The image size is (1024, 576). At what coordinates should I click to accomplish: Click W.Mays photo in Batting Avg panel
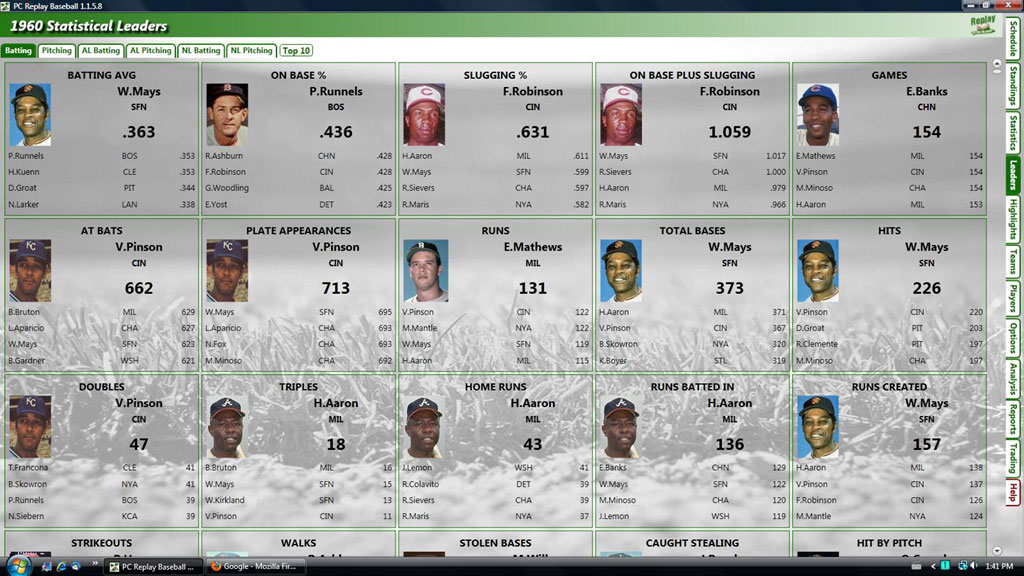[30, 114]
